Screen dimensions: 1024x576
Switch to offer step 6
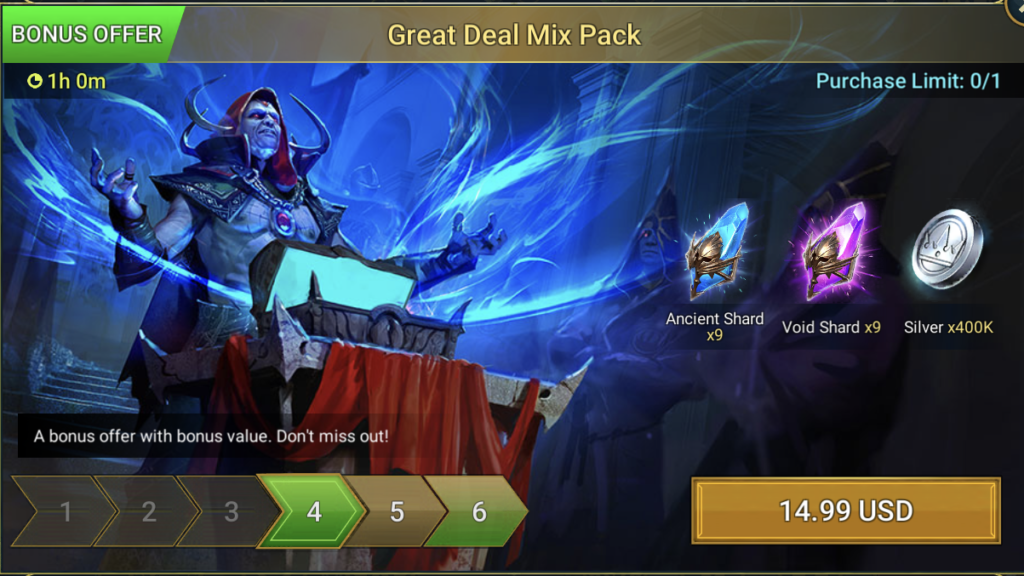tap(479, 512)
